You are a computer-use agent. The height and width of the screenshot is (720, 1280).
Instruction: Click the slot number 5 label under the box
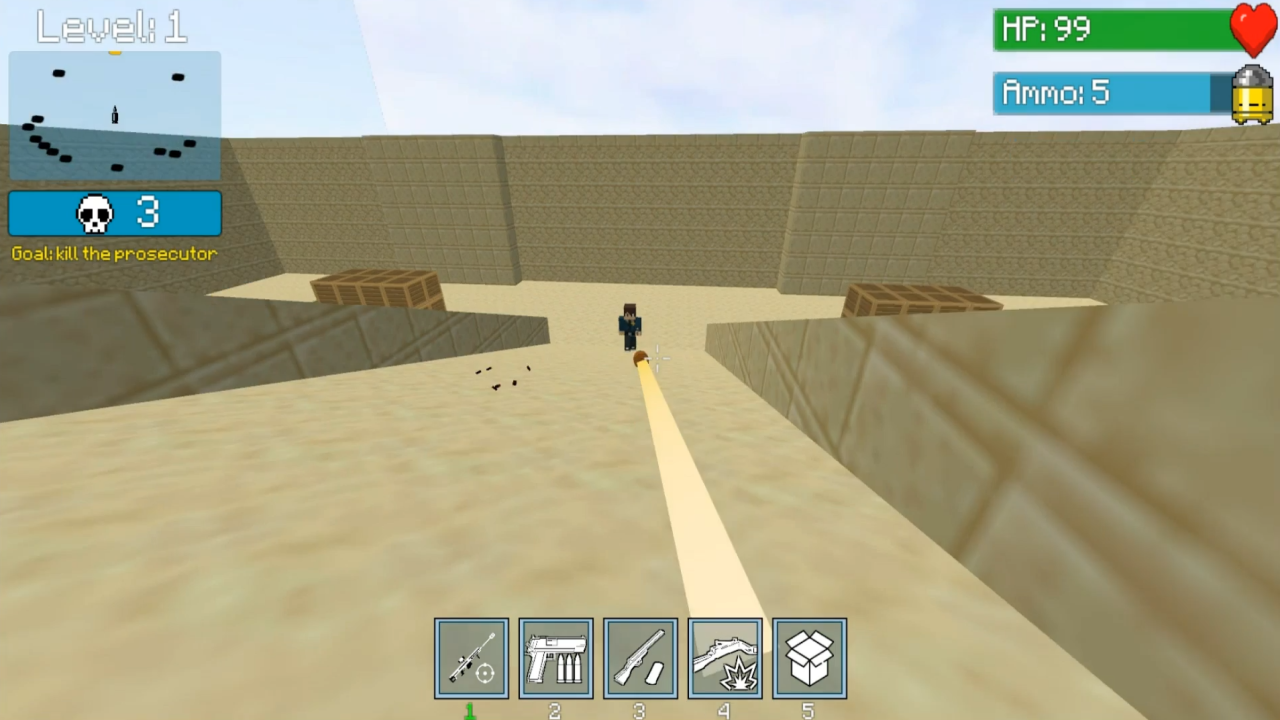[x=808, y=710]
